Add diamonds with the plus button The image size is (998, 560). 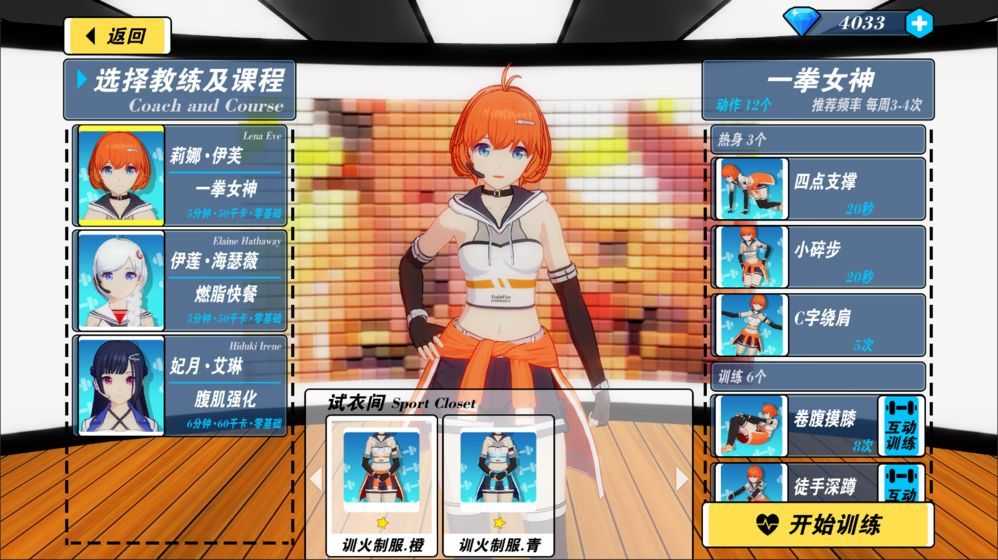click(x=918, y=23)
